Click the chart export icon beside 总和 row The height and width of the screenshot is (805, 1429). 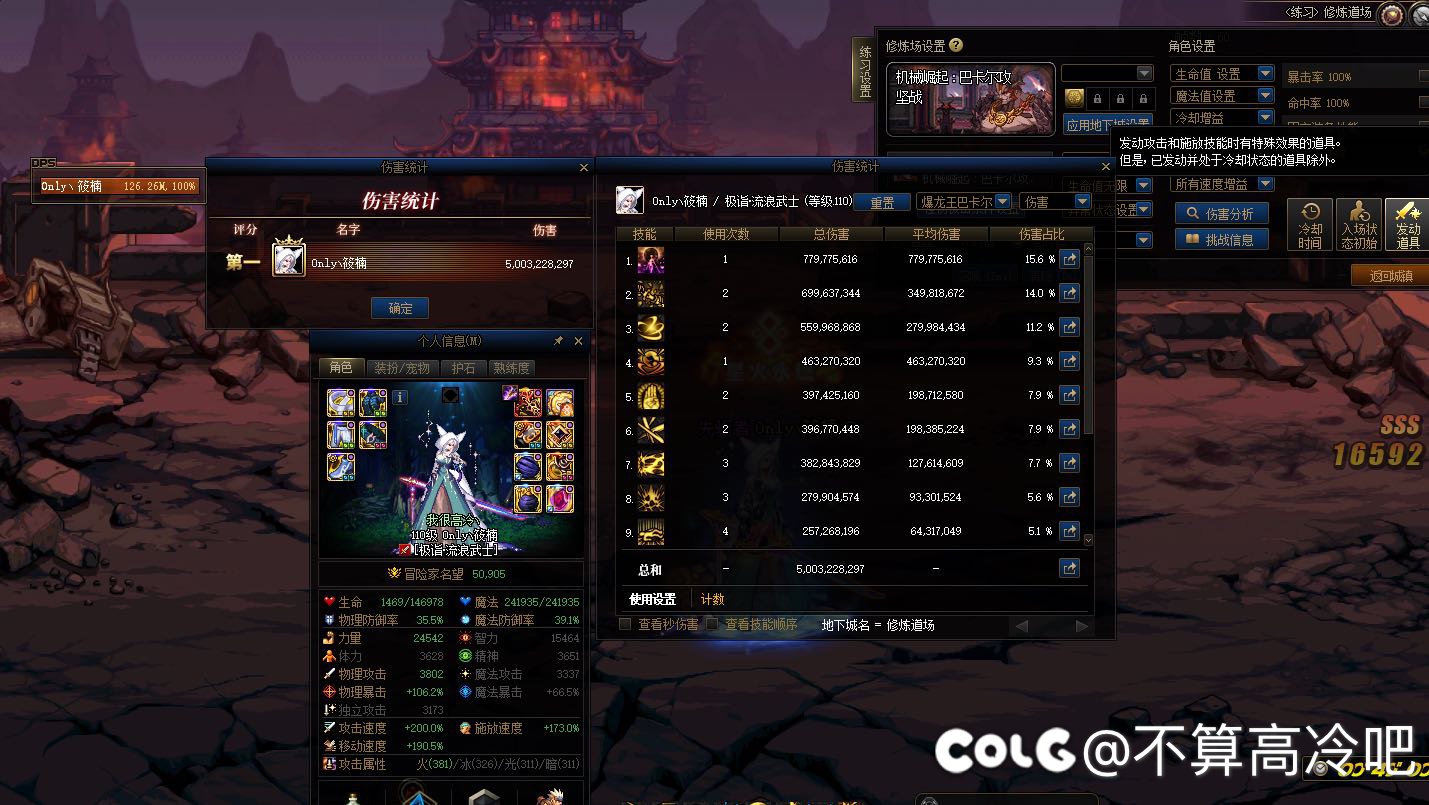[1069, 568]
